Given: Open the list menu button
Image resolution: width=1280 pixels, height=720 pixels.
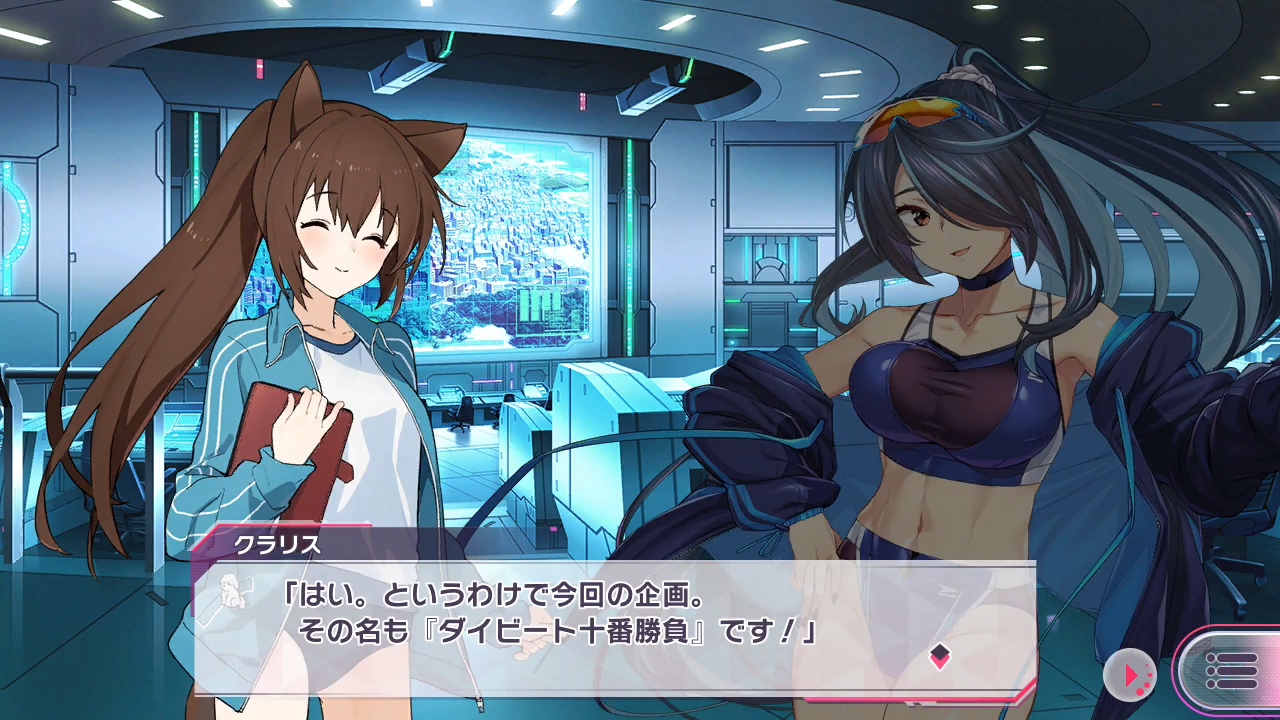Looking at the screenshot, I should pyautogui.click(x=1229, y=670).
